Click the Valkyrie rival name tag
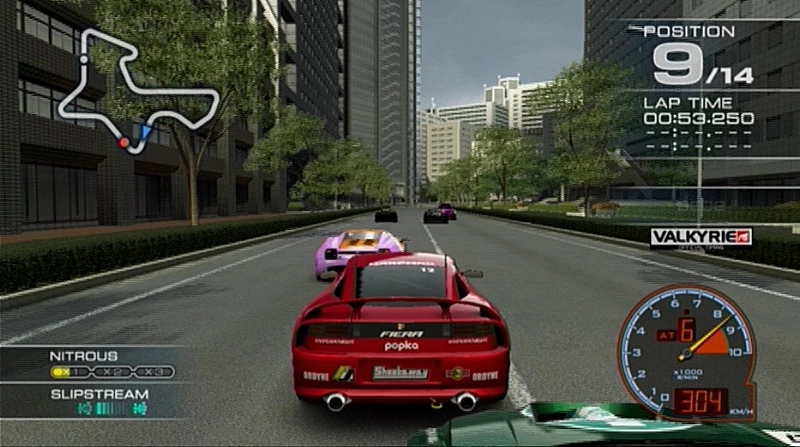This screenshot has height=447, width=800. click(700, 237)
